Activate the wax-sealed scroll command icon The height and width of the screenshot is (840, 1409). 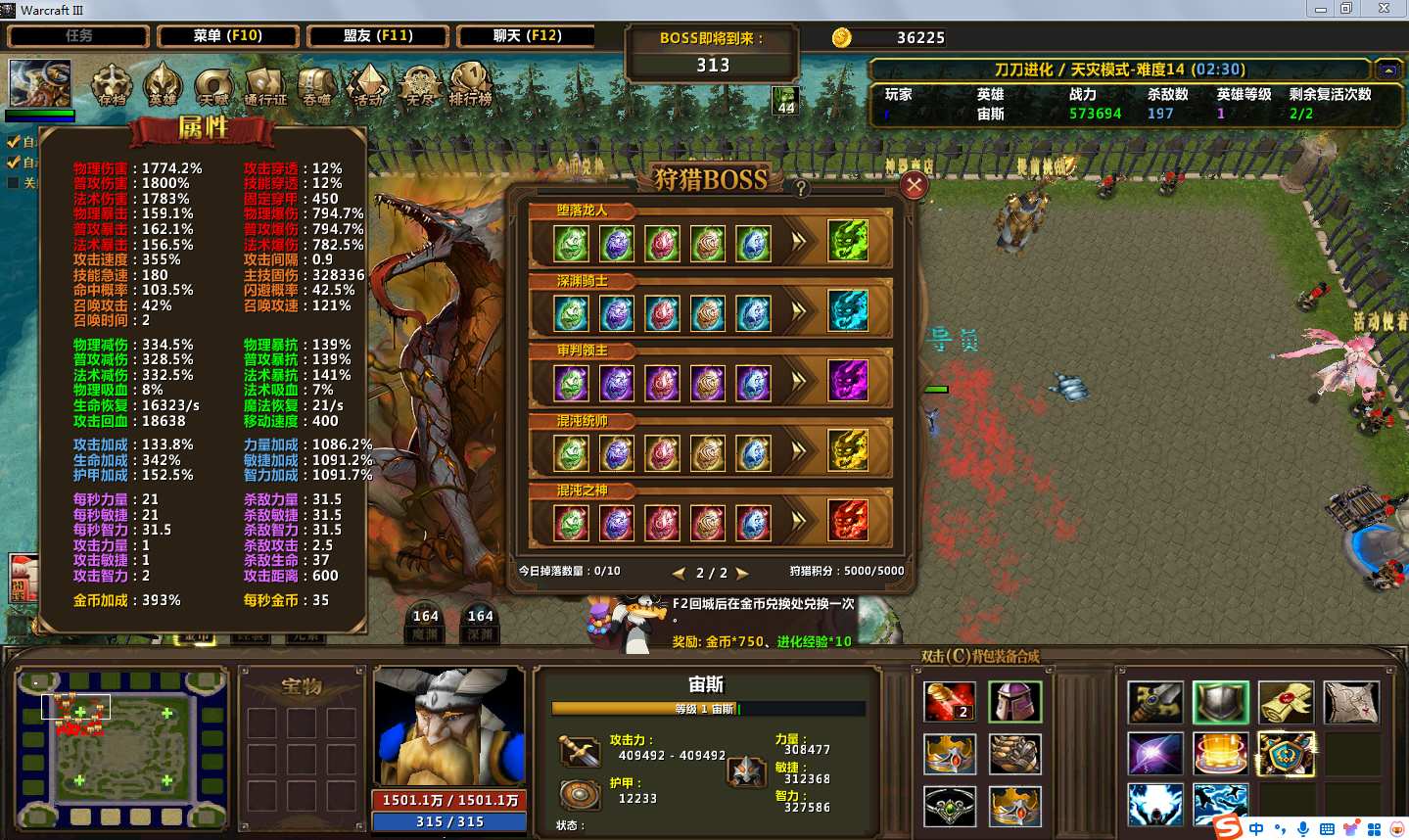(1286, 702)
